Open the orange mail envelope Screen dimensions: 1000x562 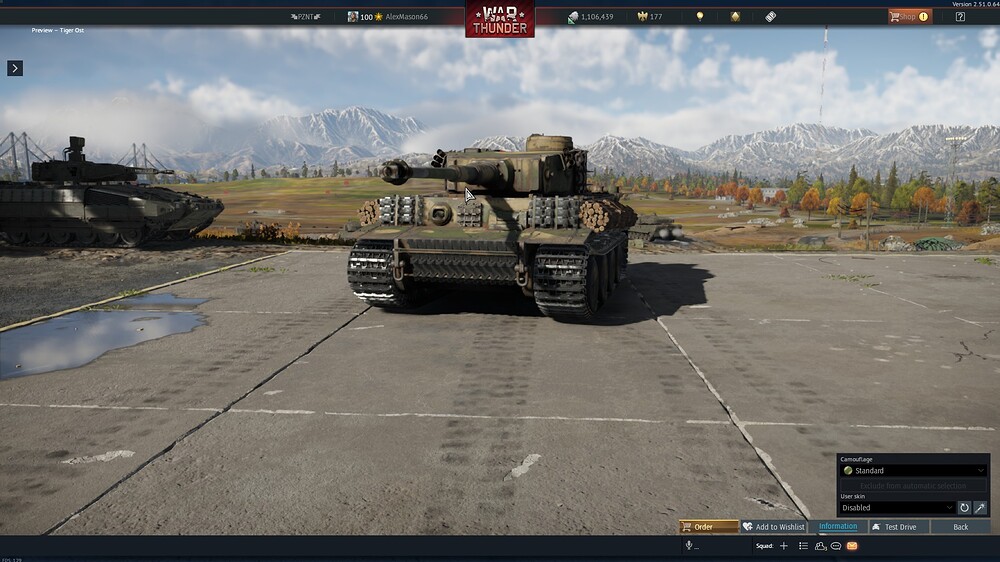(852, 546)
